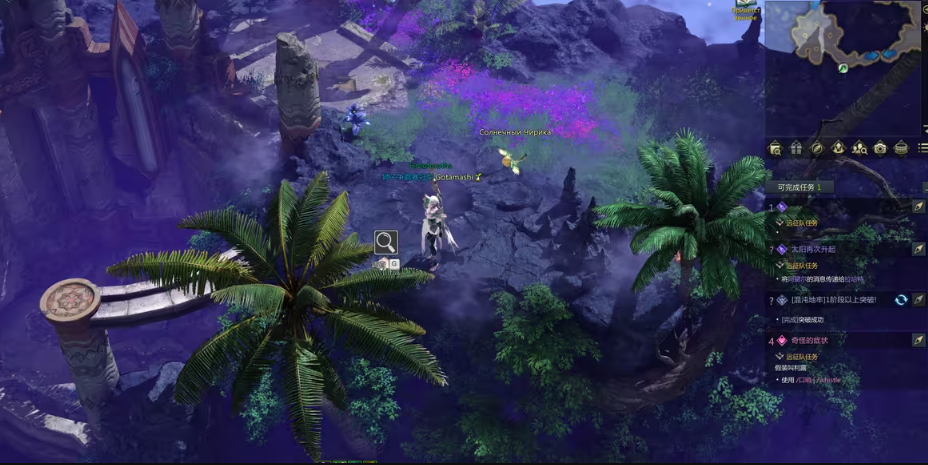Open the compass icon below the minimap

click(x=817, y=148)
